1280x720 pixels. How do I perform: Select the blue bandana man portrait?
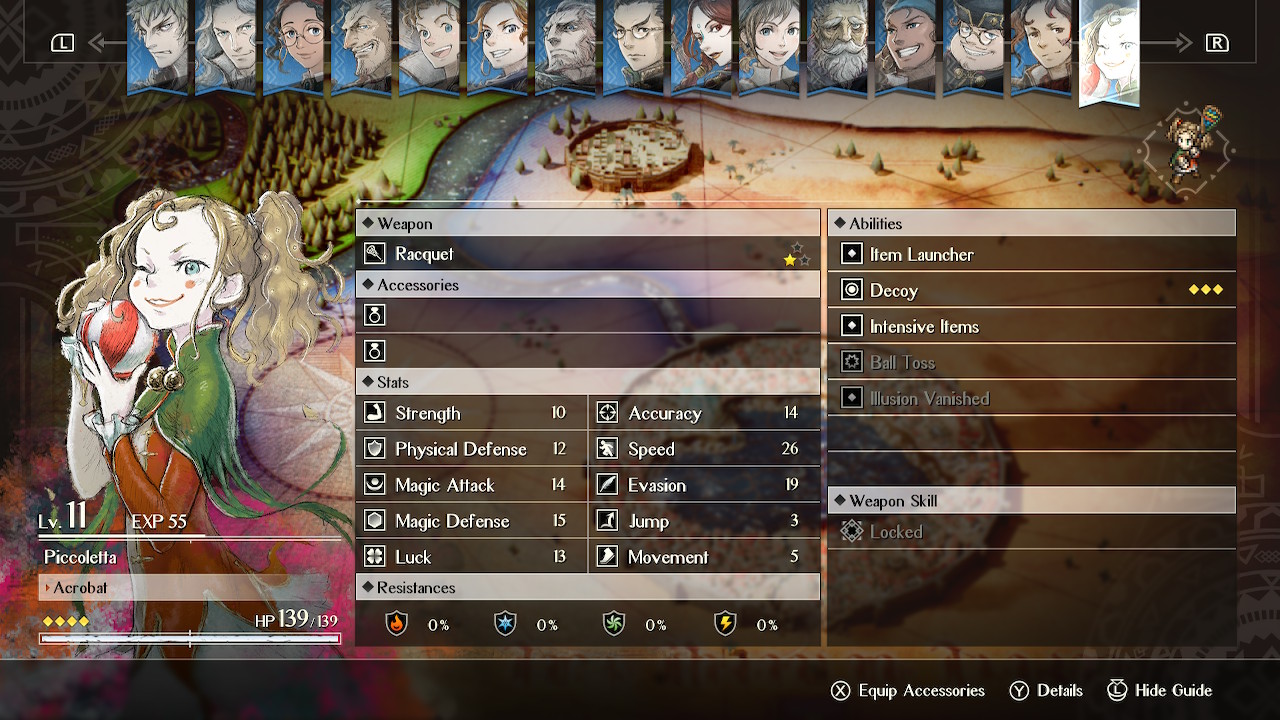coord(905,46)
